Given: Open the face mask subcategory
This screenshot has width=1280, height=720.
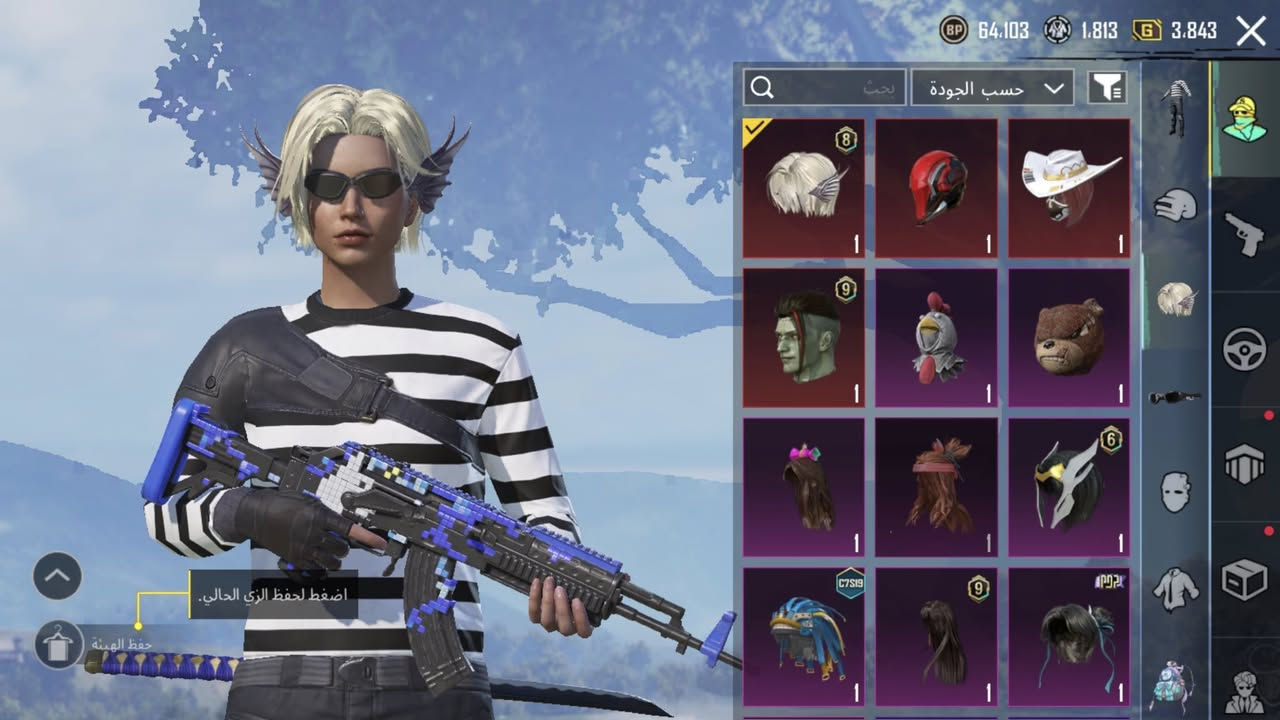Looking at the screenshot, I should point(1176,492).
